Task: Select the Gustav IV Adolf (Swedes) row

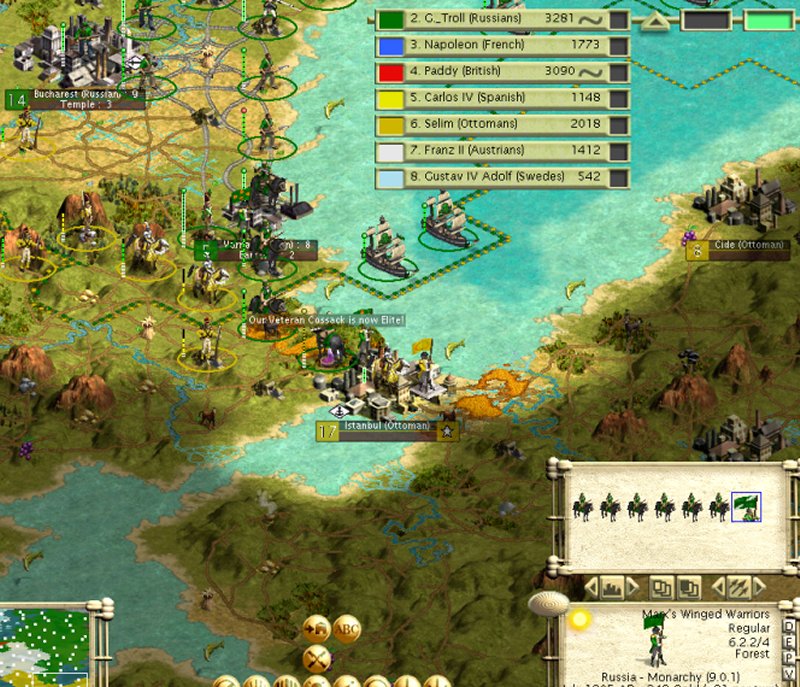Action: coord(502,177)
